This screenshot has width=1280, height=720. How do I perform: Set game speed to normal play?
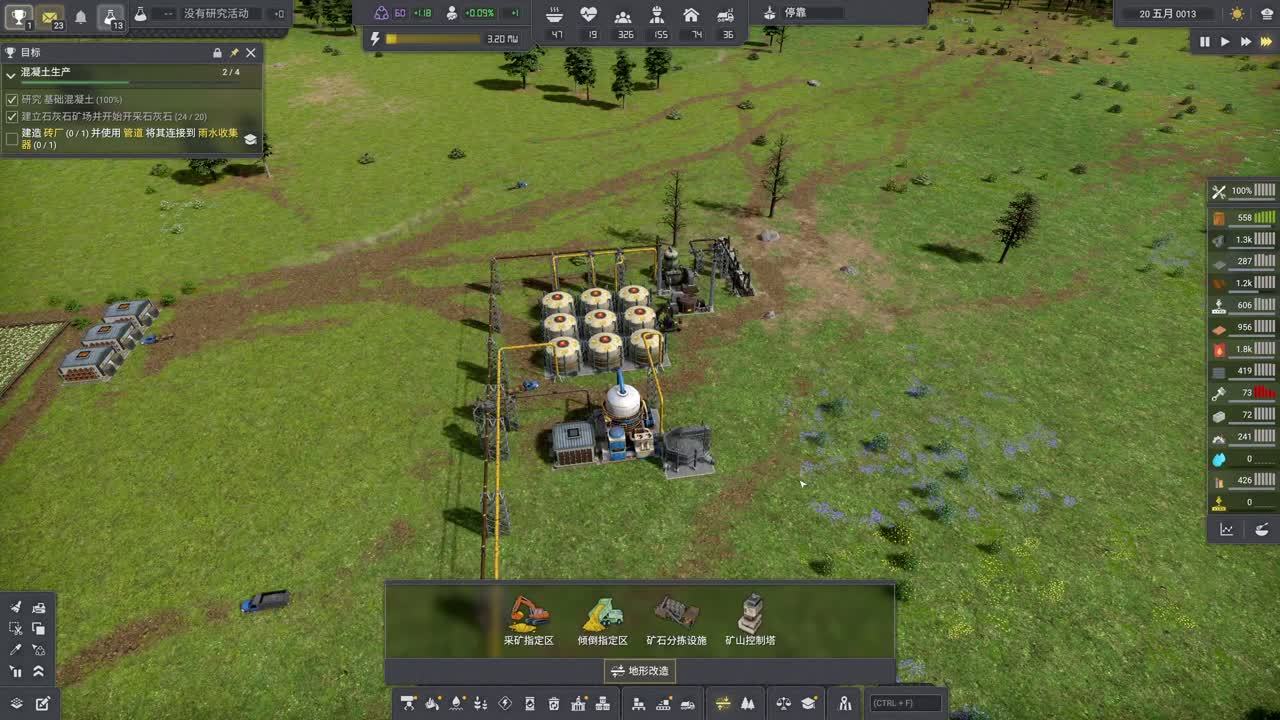[1225, 42]
